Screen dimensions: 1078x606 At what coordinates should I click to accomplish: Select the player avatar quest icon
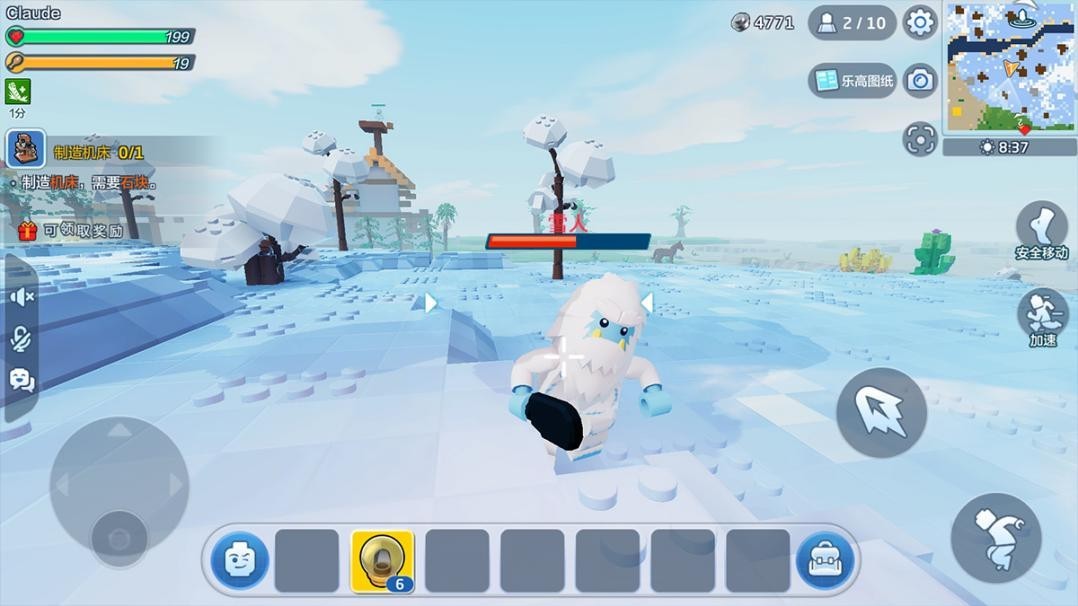coord(26,149)
